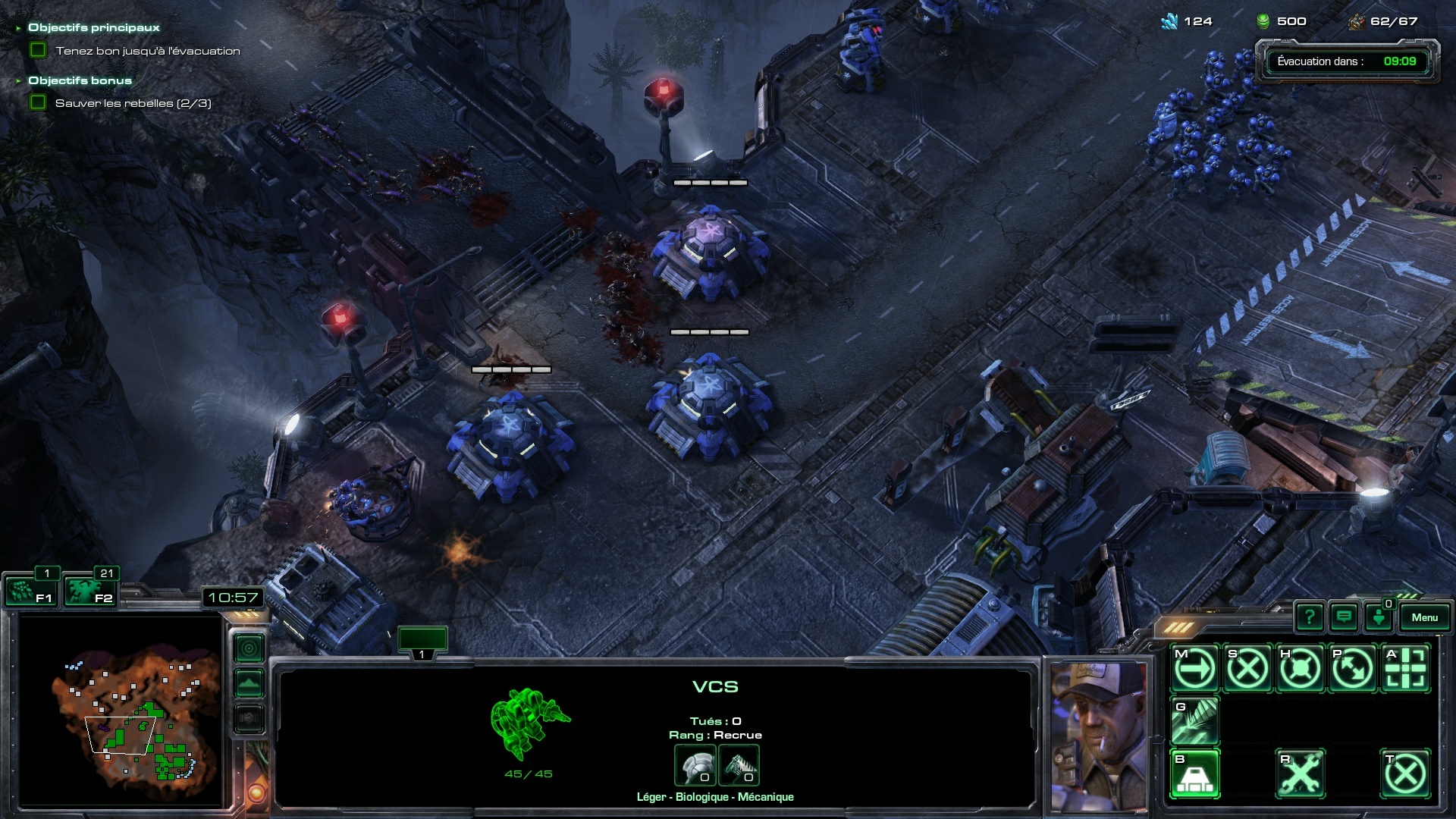Open the basic structure build menu
1456x819 pixels.
click(x=1195, y=774)
